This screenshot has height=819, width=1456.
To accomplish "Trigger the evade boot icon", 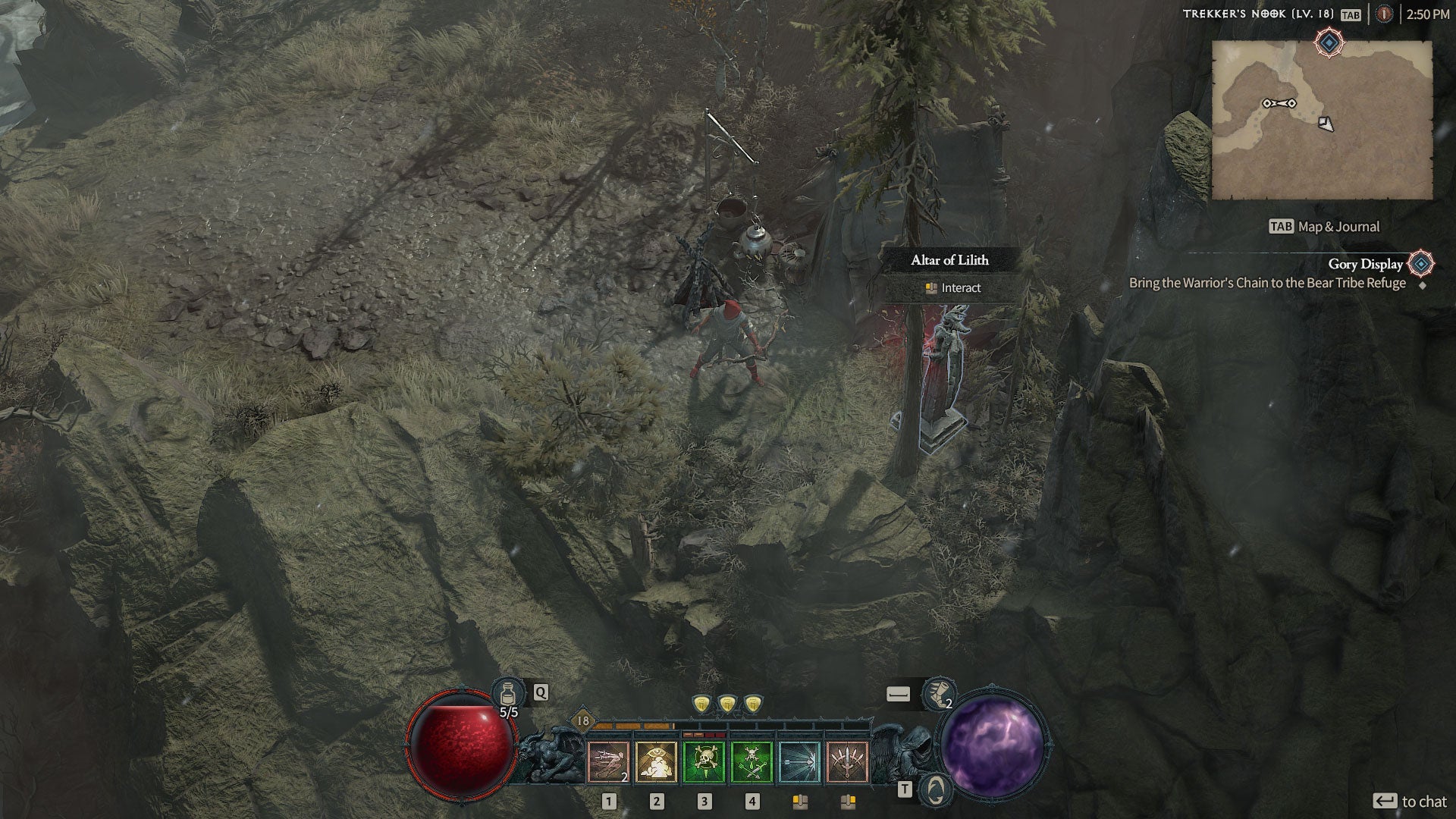I will coord(938,692).
